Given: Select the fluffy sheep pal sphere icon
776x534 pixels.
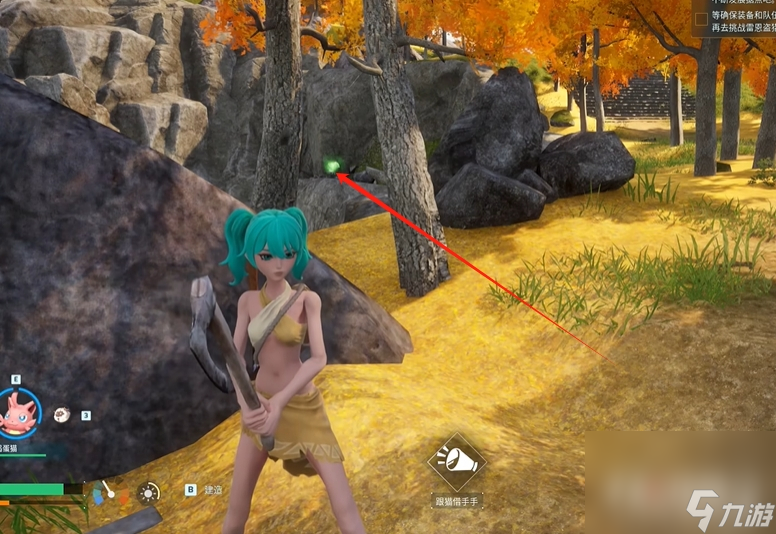Looking at the screenshot, I should tap(61, 413).
